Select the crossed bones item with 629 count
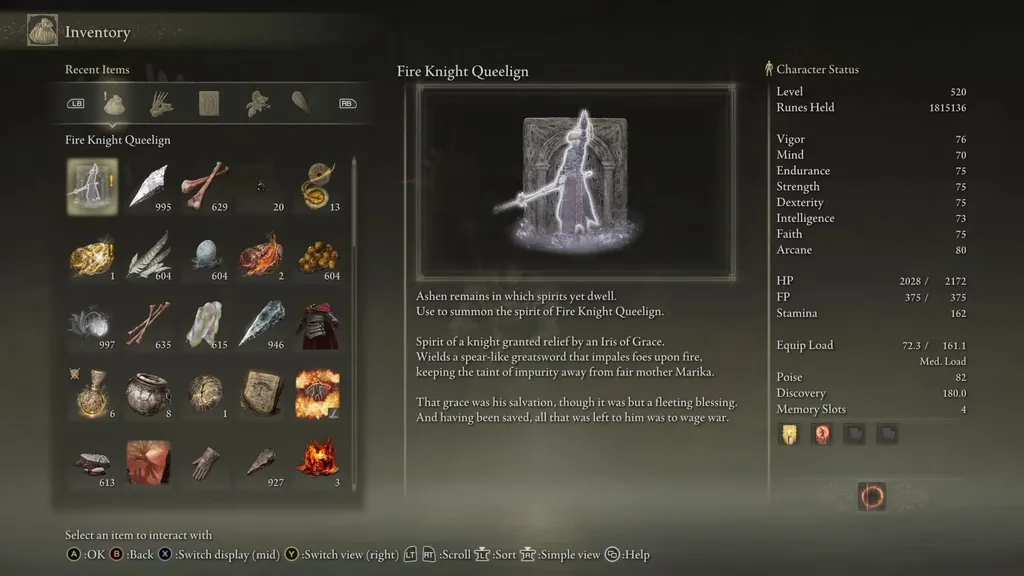Screen dimensions: 1024x576 click(205, 187)
